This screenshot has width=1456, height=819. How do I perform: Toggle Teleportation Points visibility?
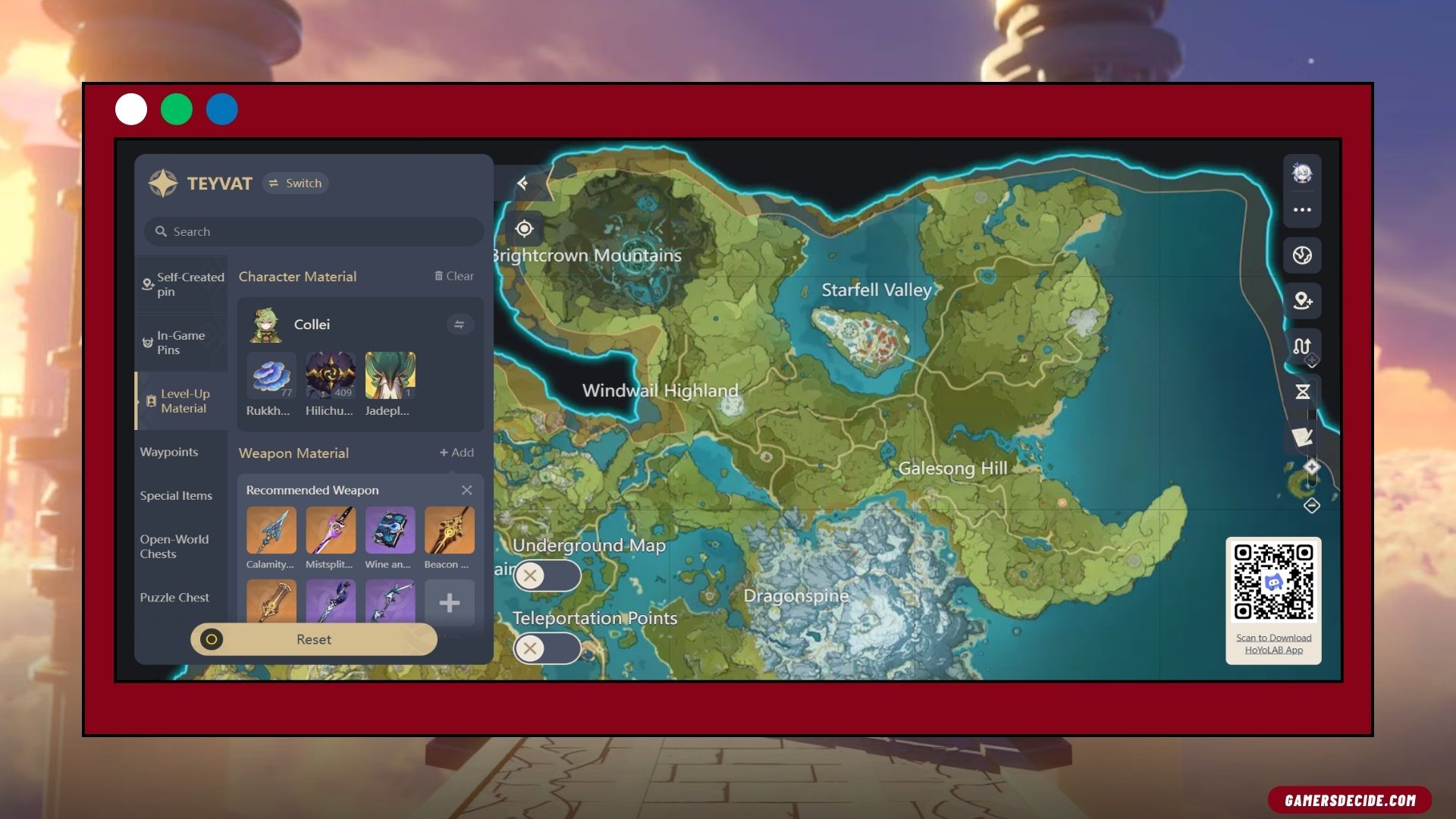coord(547,648)
